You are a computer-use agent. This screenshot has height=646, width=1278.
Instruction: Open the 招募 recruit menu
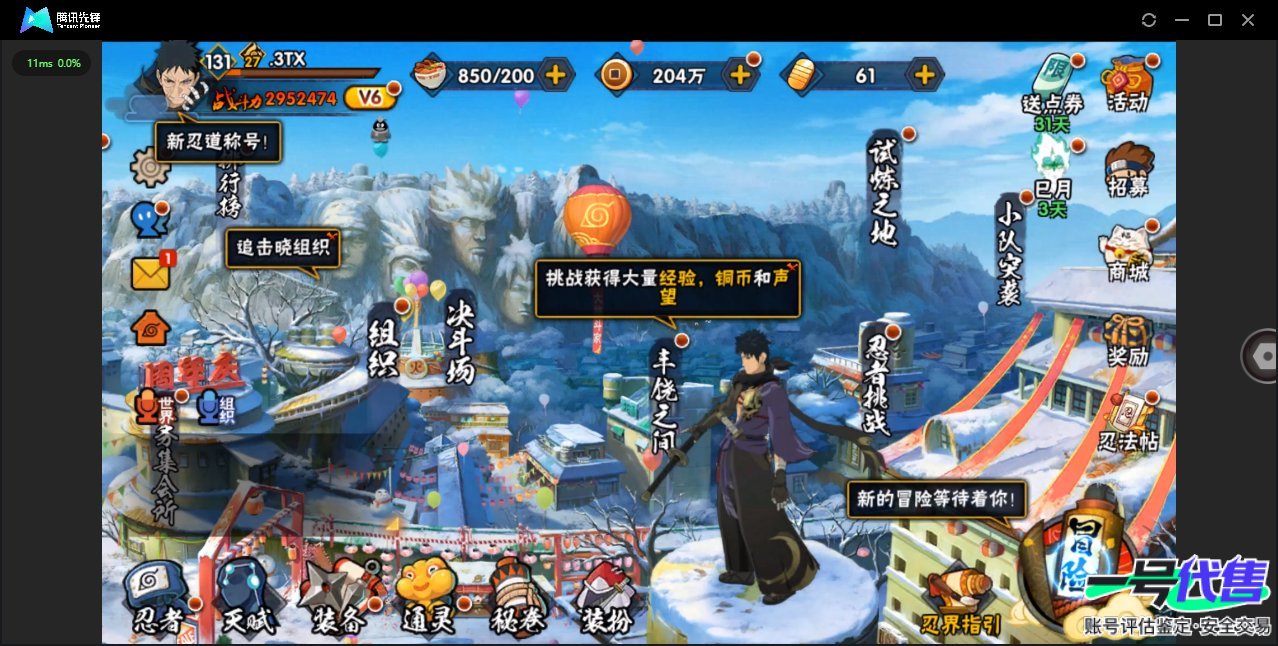(x=1128, y=170)
